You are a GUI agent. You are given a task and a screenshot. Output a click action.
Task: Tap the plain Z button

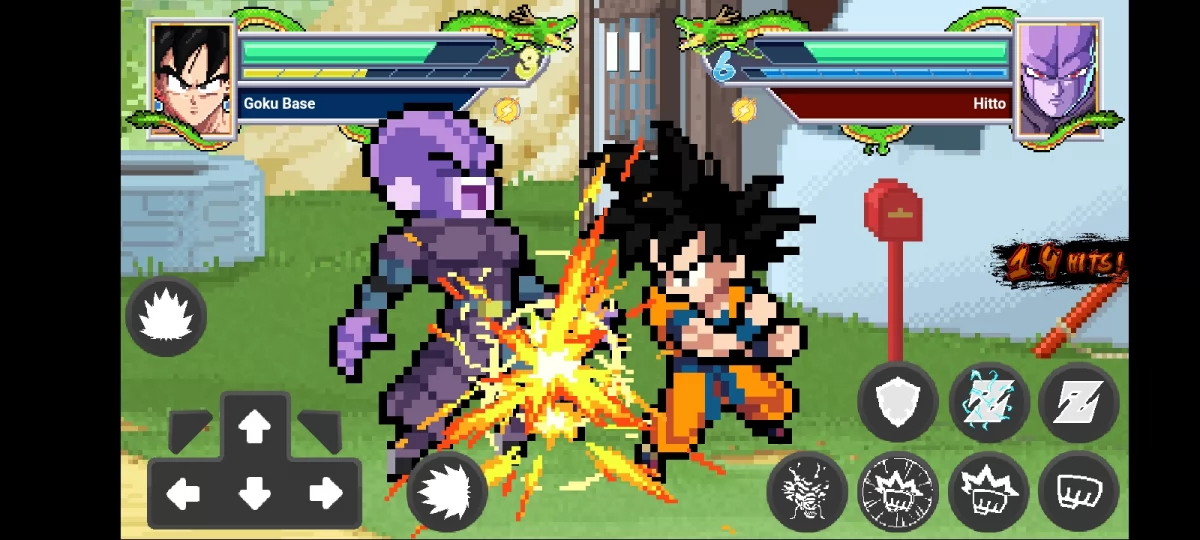pyautogui.click(x=1078, y=401)
